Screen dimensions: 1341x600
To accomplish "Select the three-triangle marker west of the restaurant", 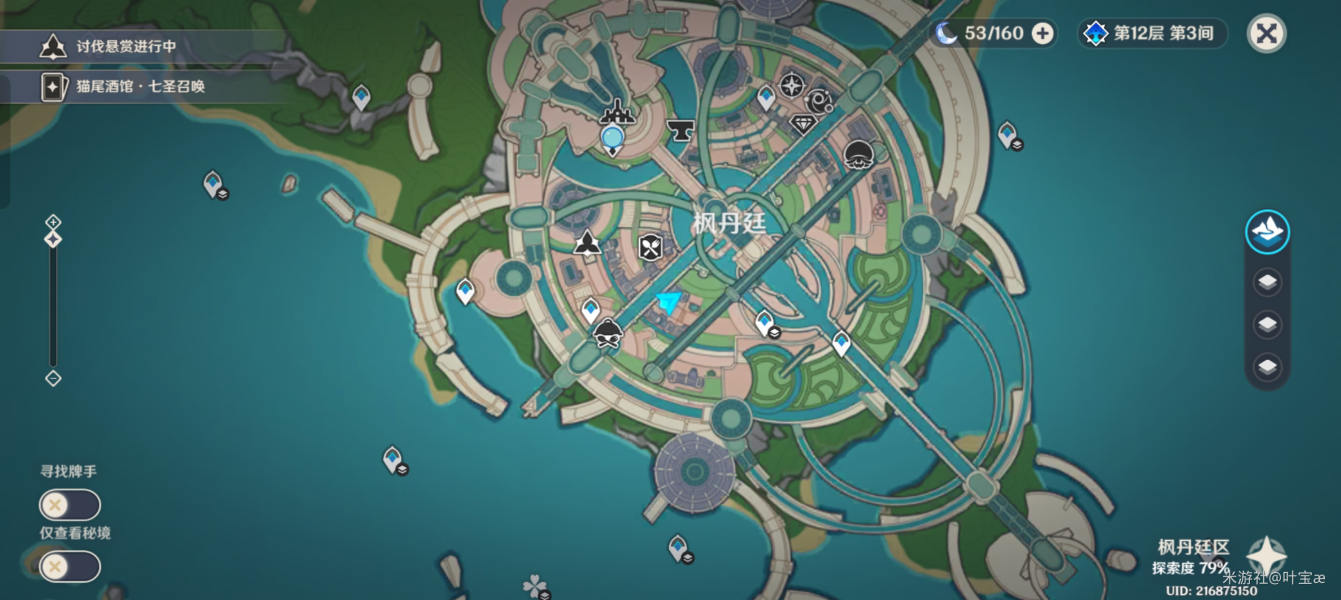I will point(587,242).
